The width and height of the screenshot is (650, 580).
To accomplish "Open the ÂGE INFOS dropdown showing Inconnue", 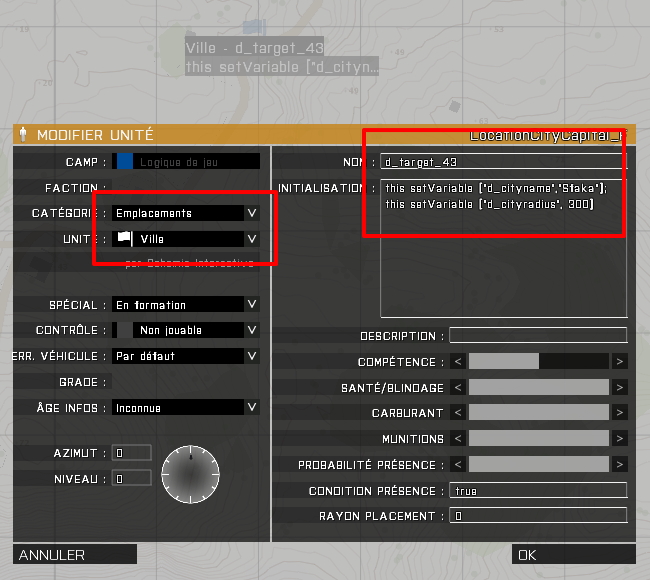I will (185, 408).
